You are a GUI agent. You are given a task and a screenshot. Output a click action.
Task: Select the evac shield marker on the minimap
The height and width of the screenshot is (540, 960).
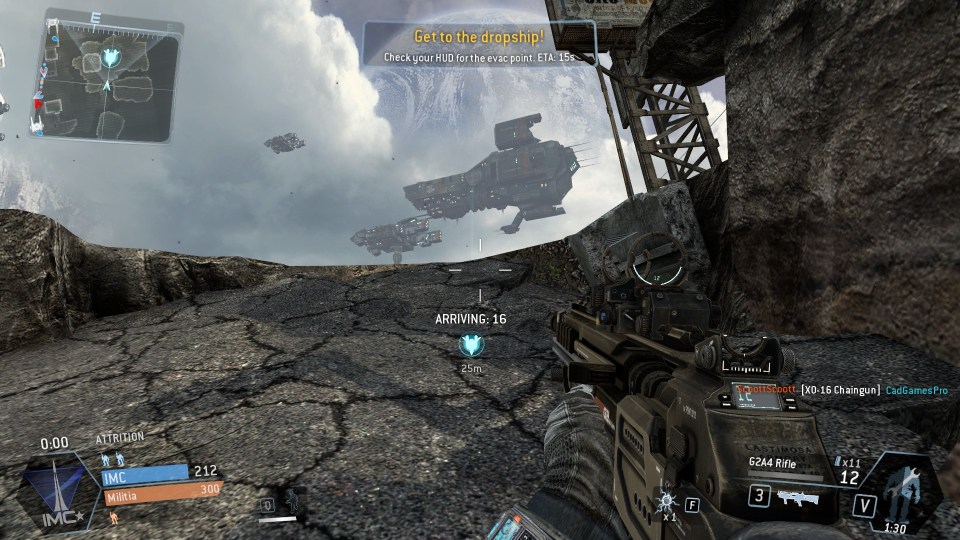[x=114, y=57]
